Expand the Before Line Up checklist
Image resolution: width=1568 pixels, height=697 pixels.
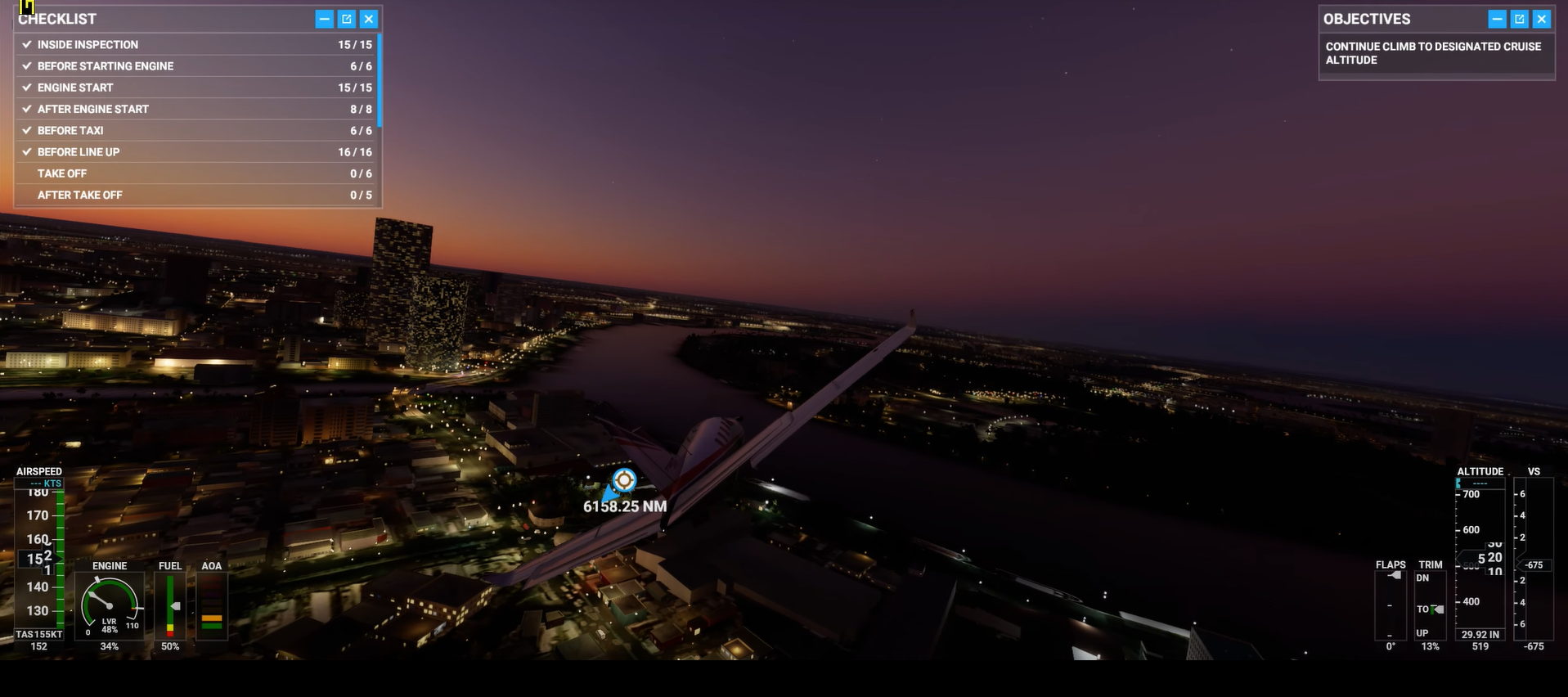[x=196, y=152]
